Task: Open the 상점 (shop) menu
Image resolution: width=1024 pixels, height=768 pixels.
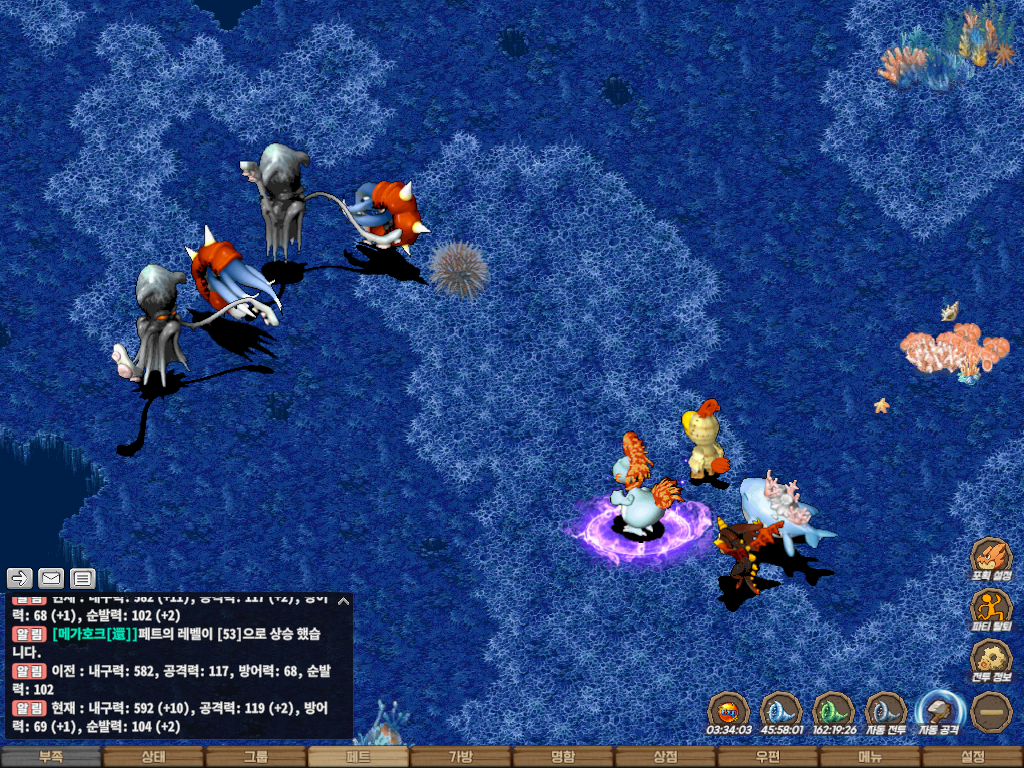Action: (665, 757)
